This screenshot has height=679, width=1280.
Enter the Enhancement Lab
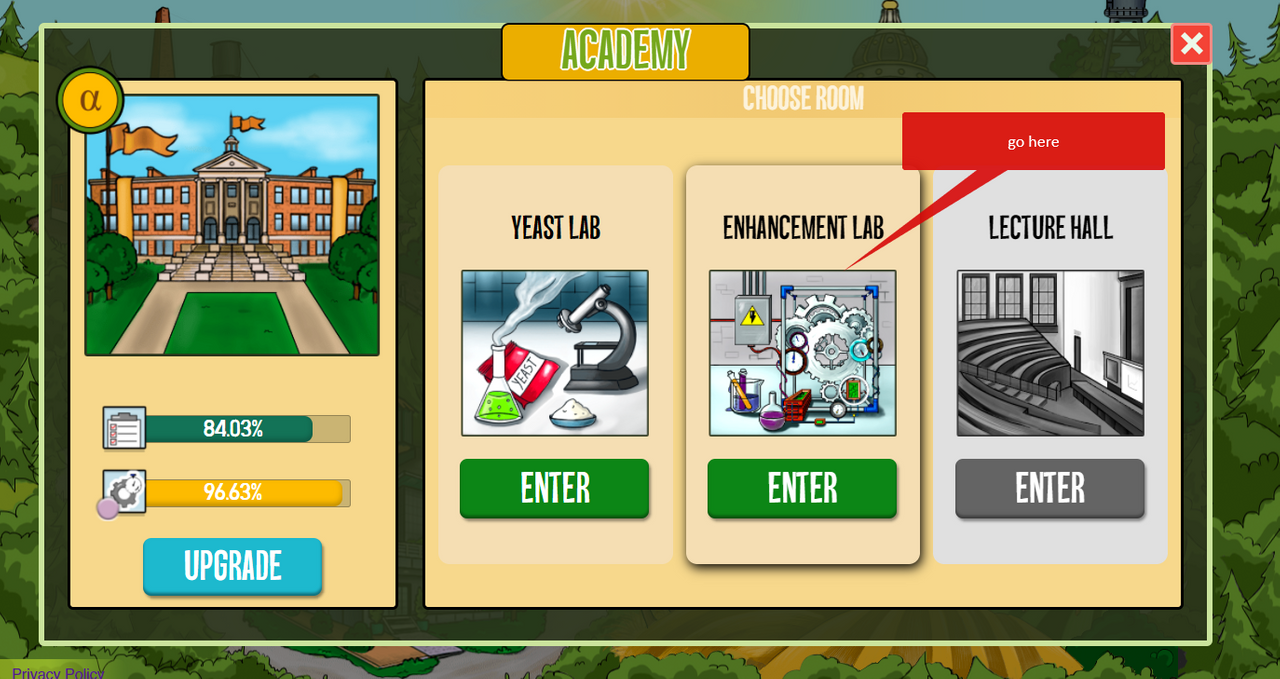tap(802, 488)
